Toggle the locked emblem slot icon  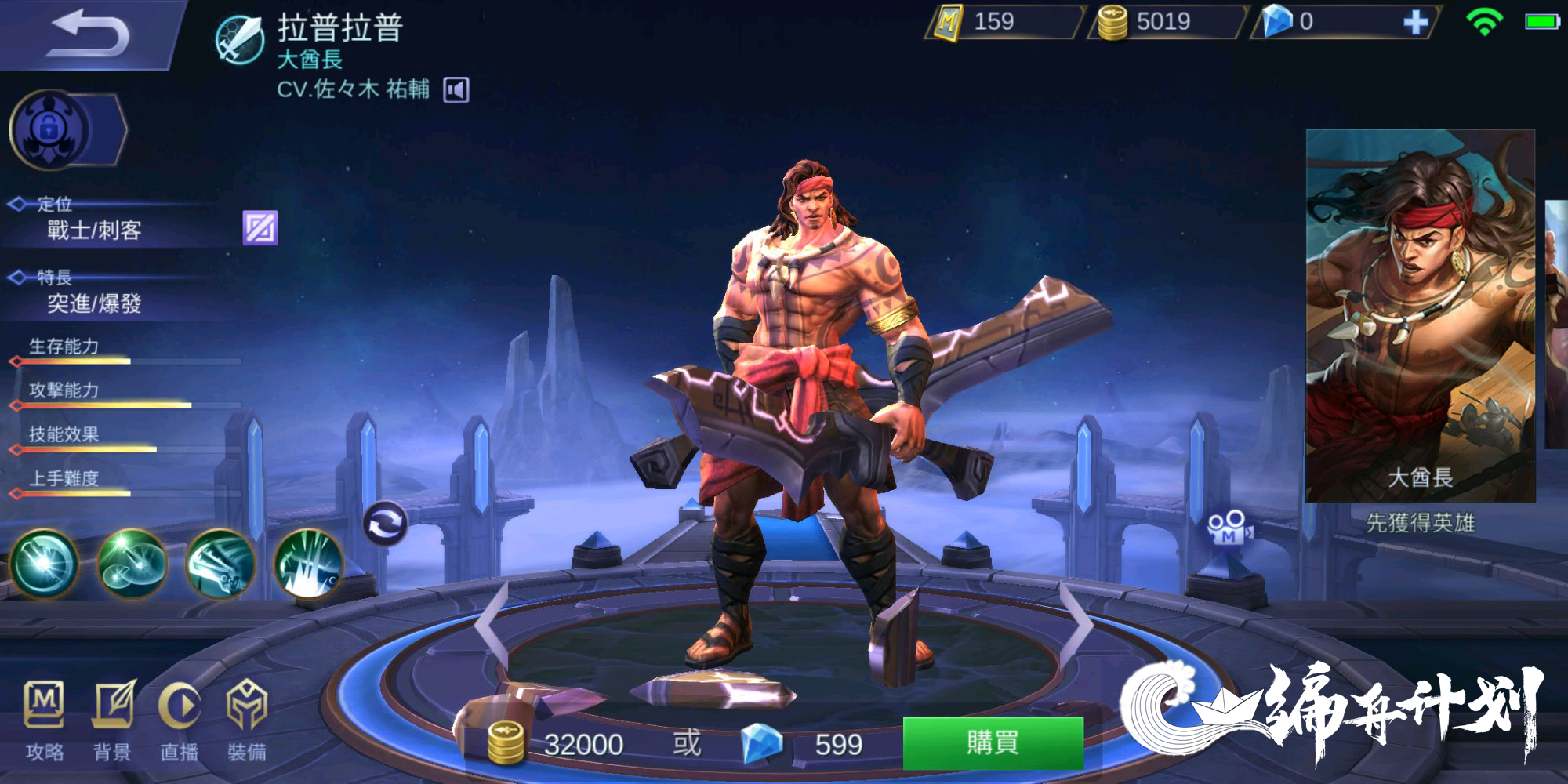(x=50, y=128)
